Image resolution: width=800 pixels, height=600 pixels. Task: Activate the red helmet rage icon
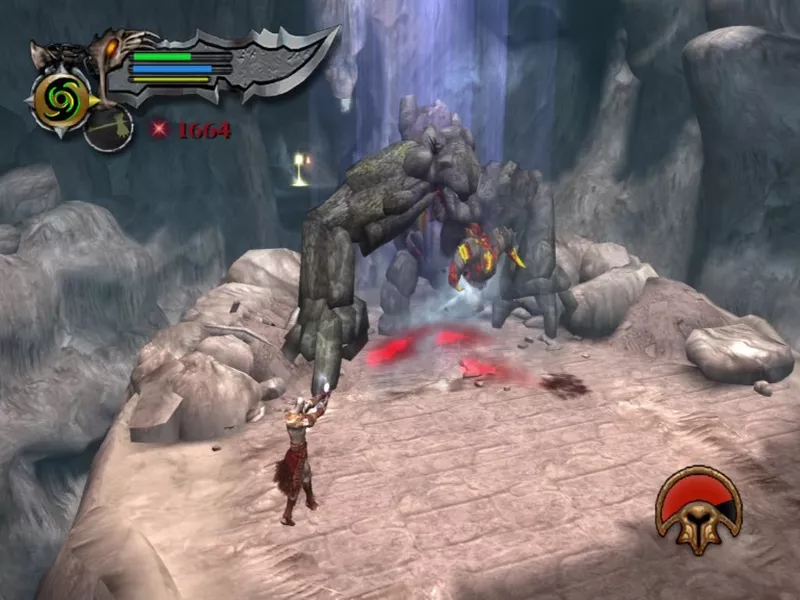(698, 508)
